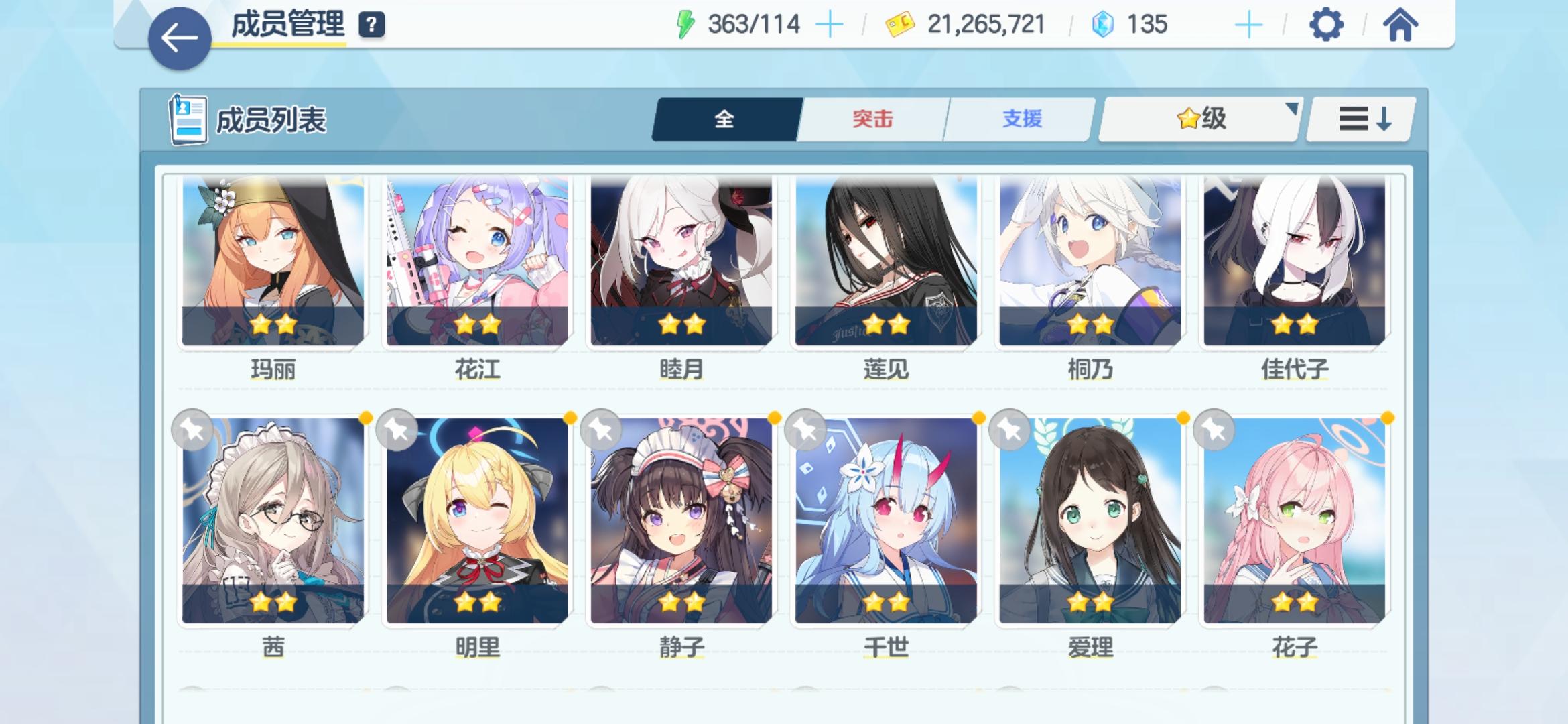The width and height of the screenshot is (1568, 724).
Task: Click the plus button next to the gem count
Action: 1248,24
